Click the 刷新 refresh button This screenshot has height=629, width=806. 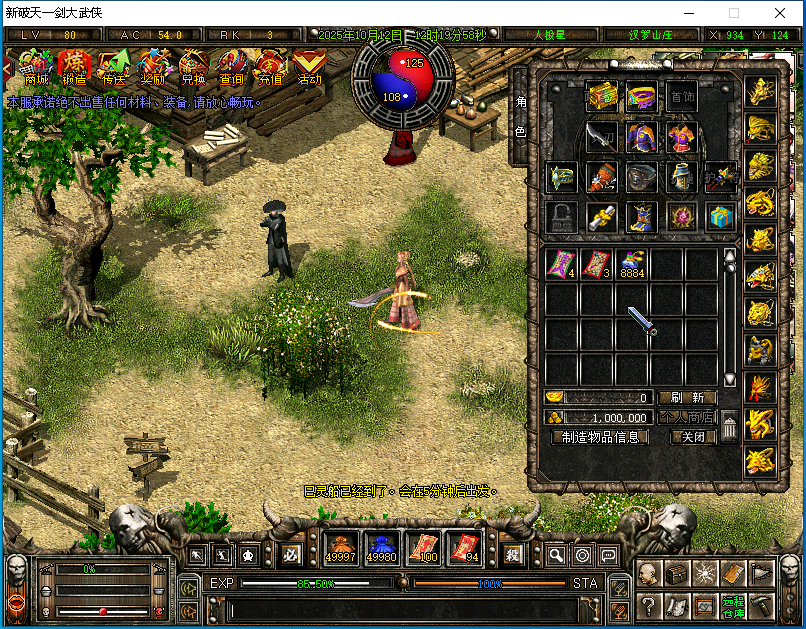click(687, 398)
